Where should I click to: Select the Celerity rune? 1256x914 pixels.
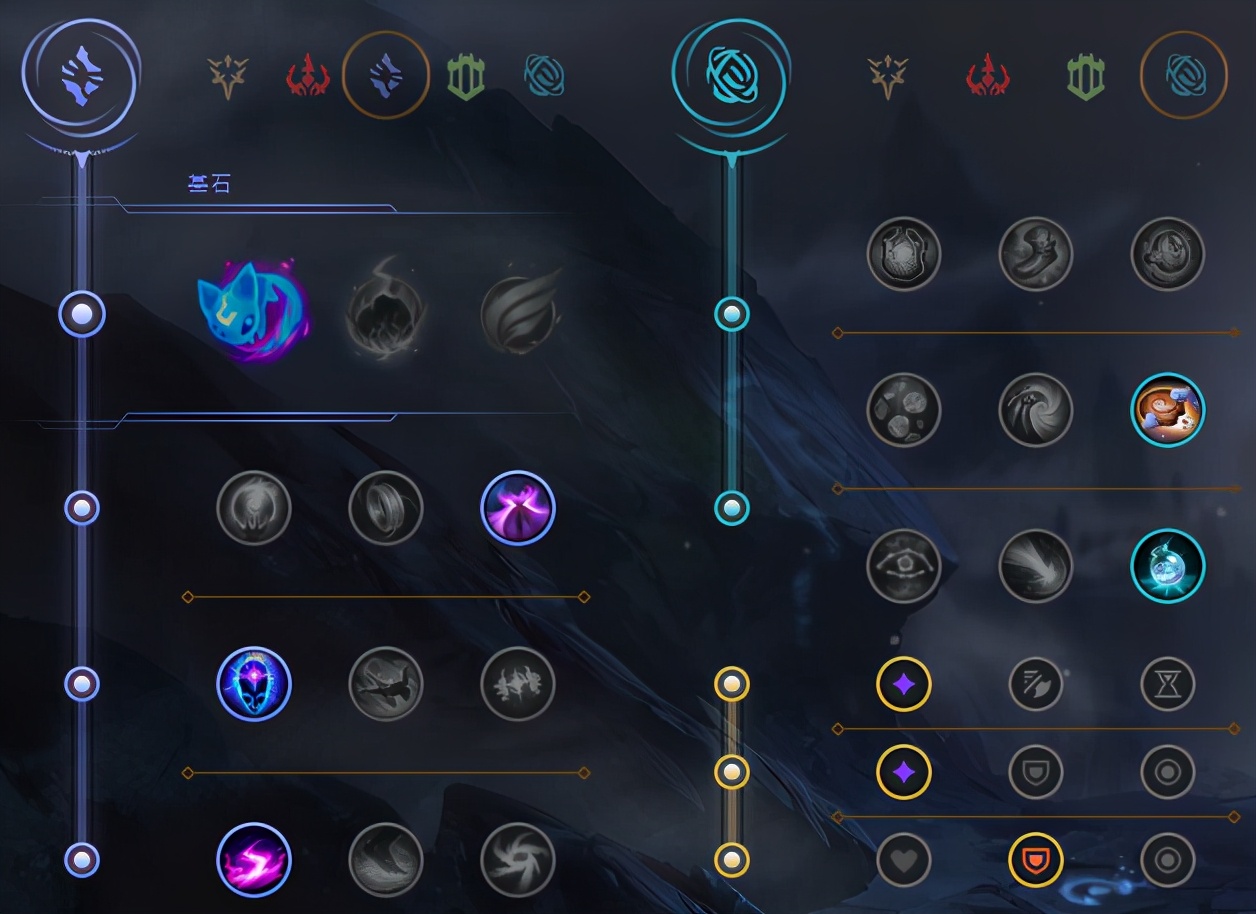point(385,684)
